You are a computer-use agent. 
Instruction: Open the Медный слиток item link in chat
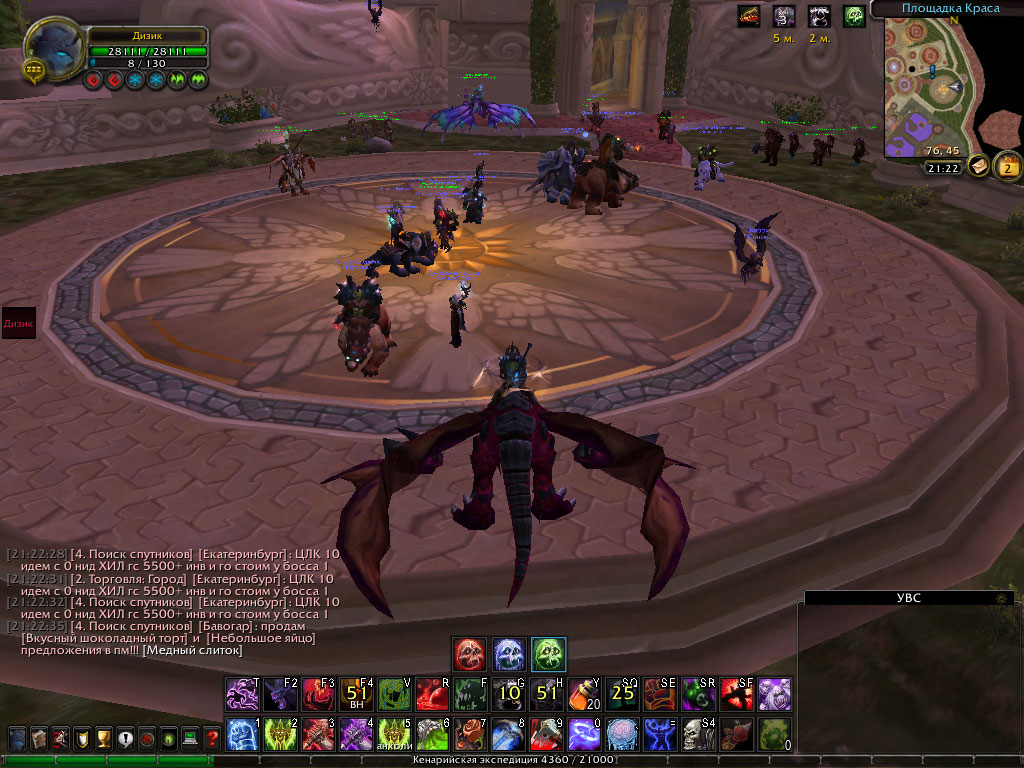coord(193,650)
